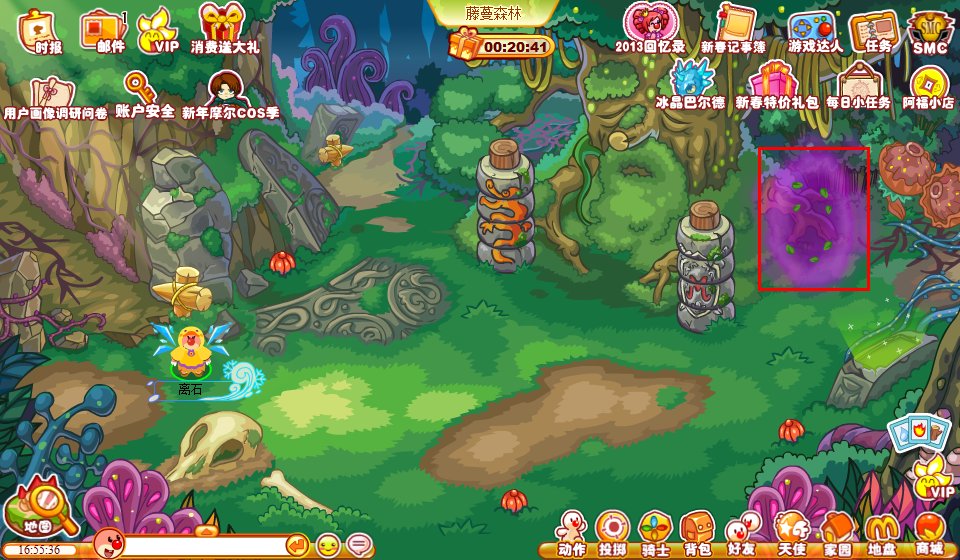Image resolution: width=960 pixels, height=560 pixels.
Task: Open the 用户画像调研问卷 survey icon
Action: 52,96
